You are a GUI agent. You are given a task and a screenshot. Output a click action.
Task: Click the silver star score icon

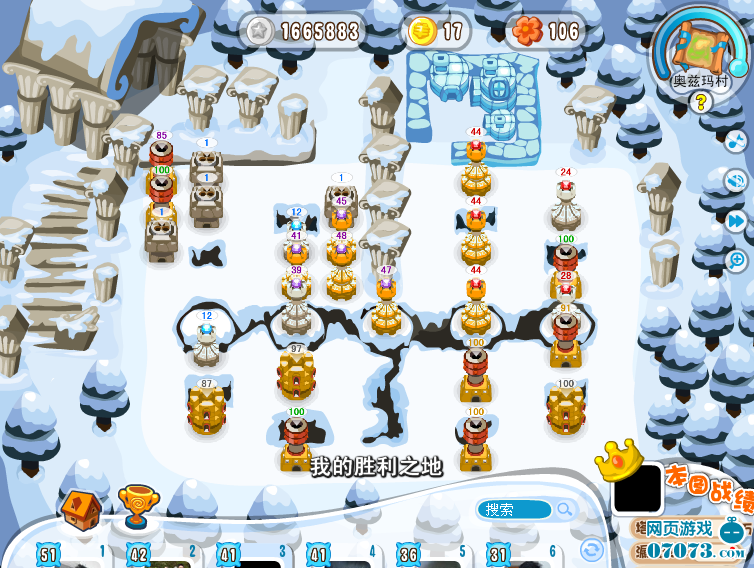tap(259, 31)
